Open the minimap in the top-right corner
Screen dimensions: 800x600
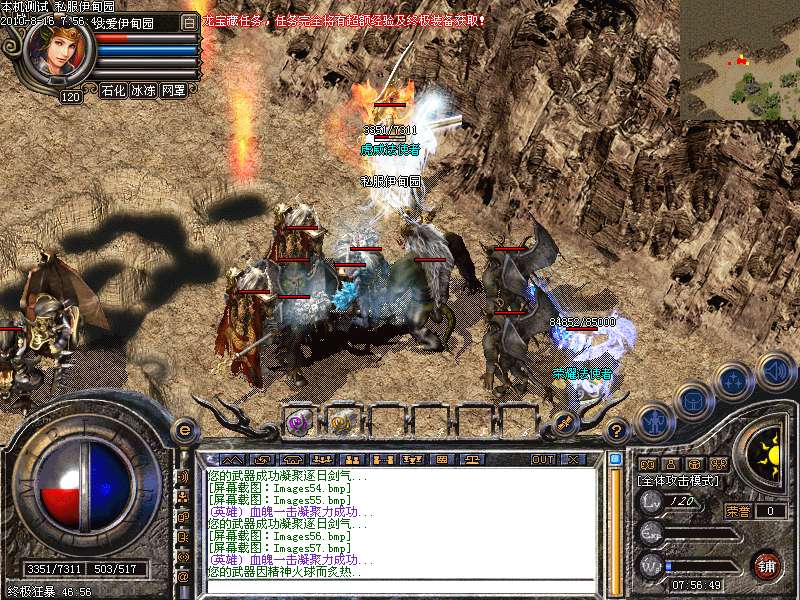(740, 60)
